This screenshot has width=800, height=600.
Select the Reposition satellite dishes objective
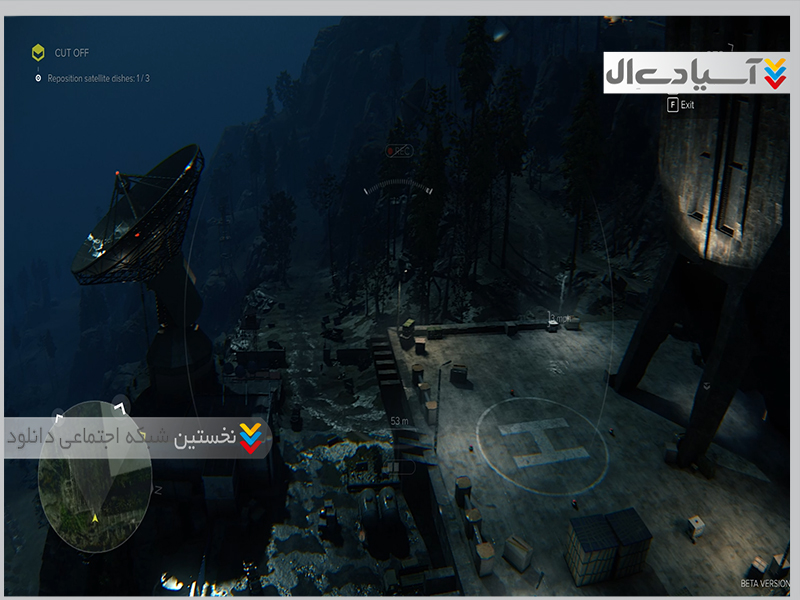98,78
